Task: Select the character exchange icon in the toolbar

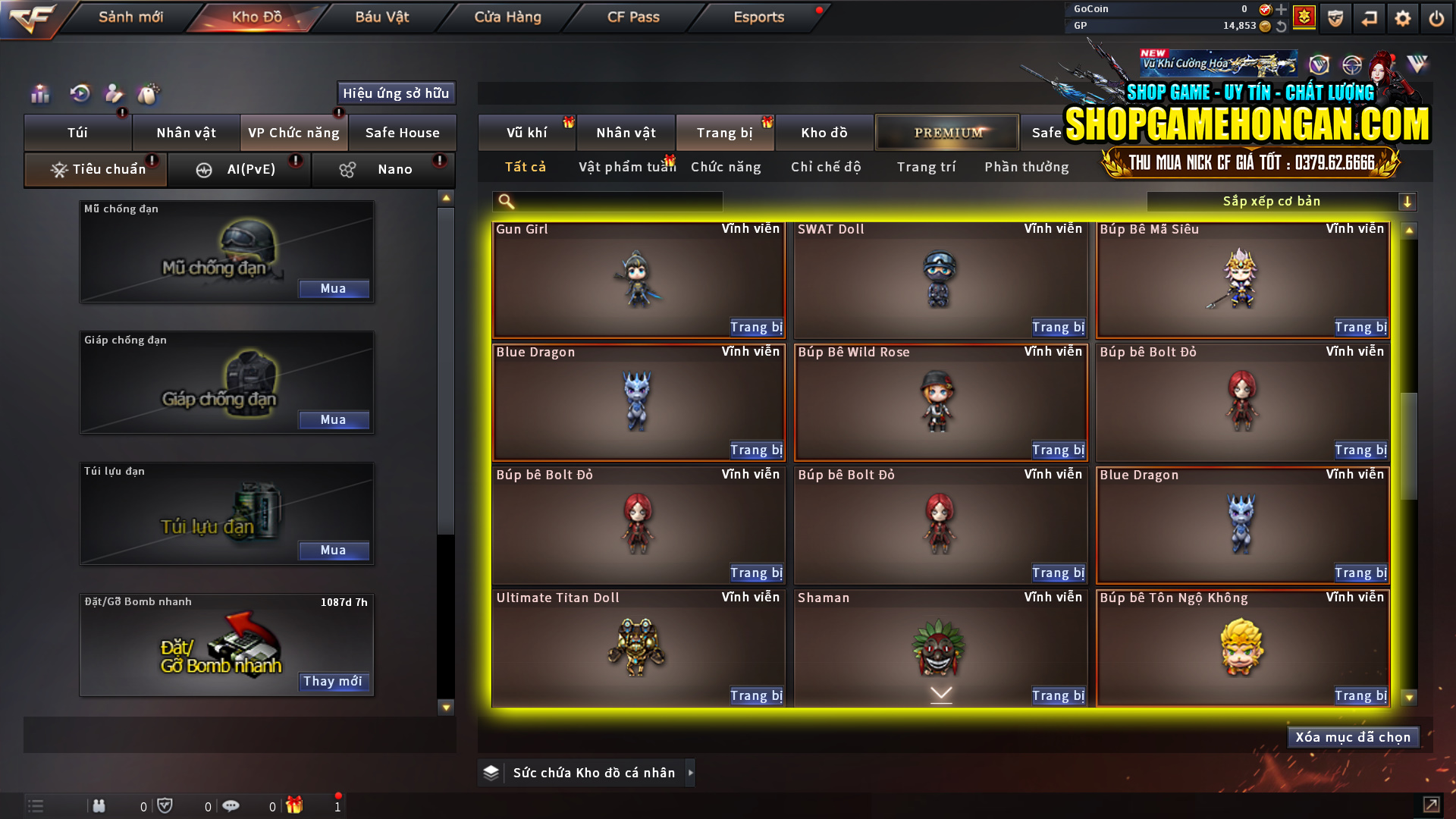Action: [x=114, y=93]
